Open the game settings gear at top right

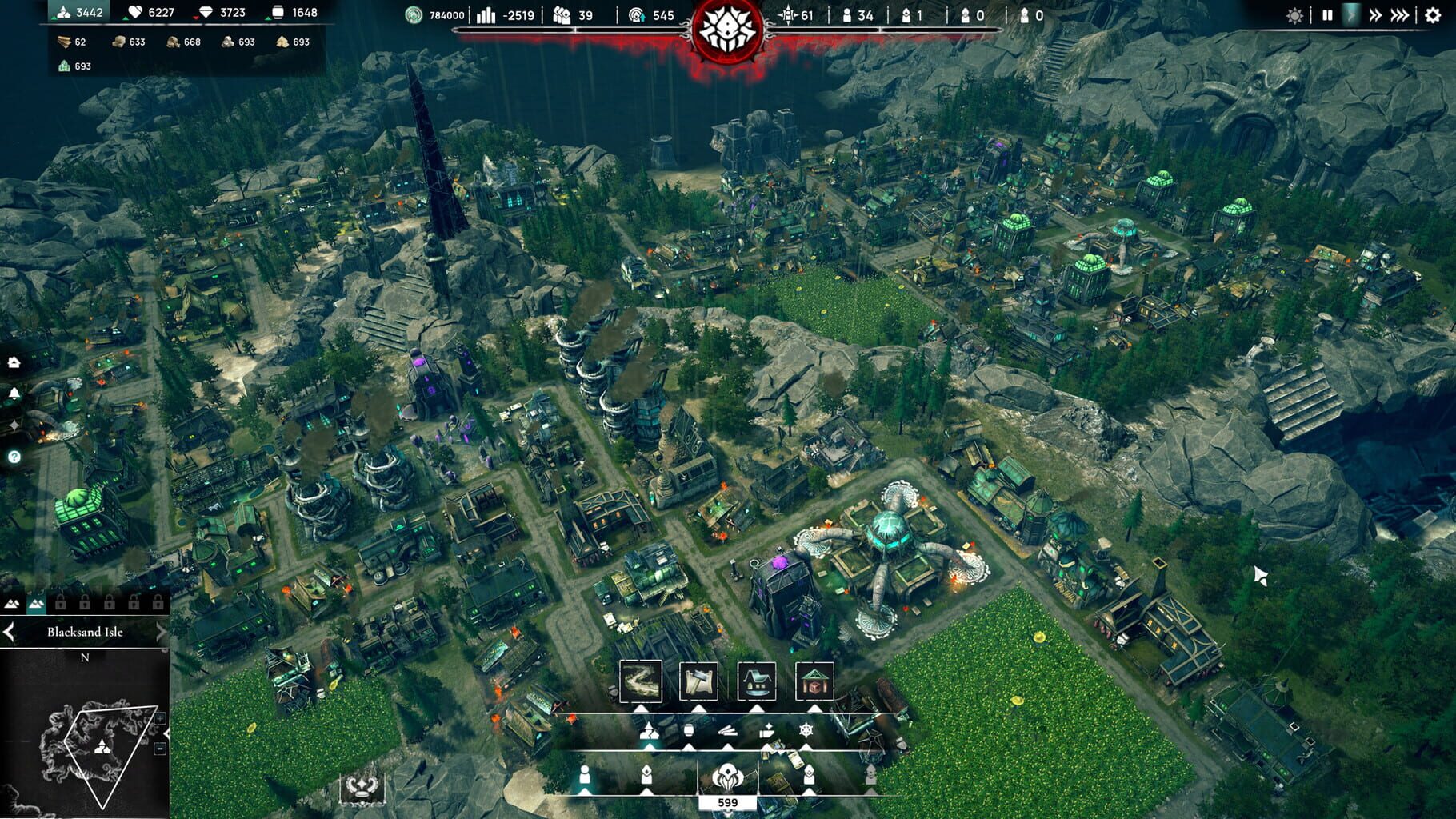1432,14
